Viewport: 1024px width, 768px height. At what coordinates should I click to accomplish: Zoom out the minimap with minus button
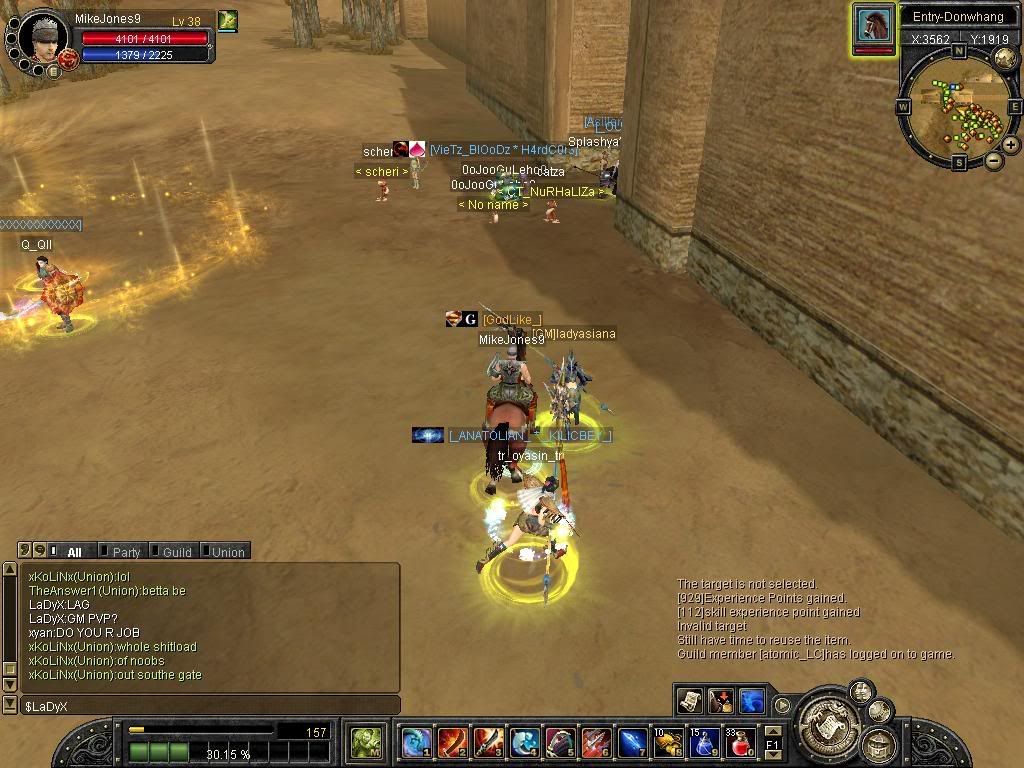coord(994,160)
